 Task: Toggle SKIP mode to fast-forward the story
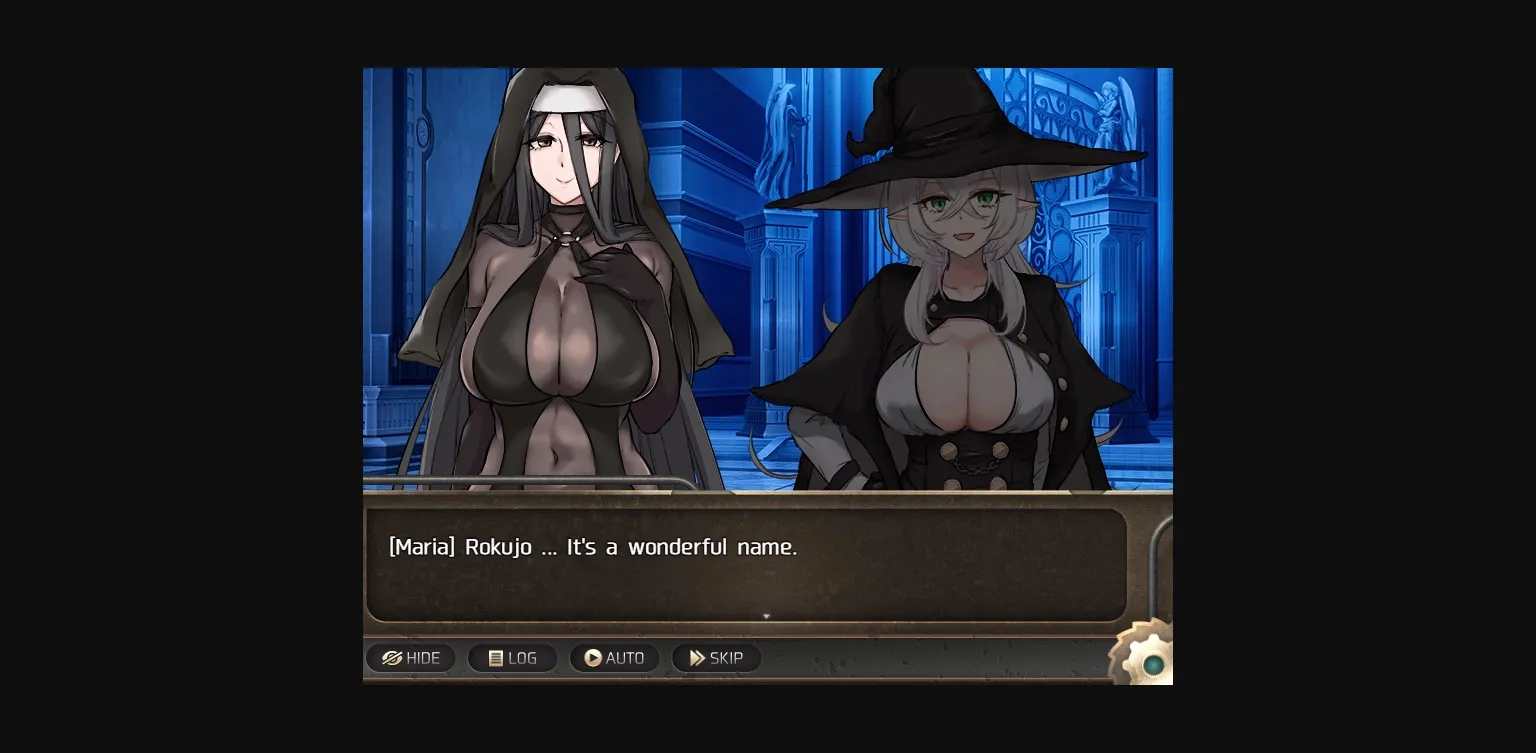[x=716, y=658]
